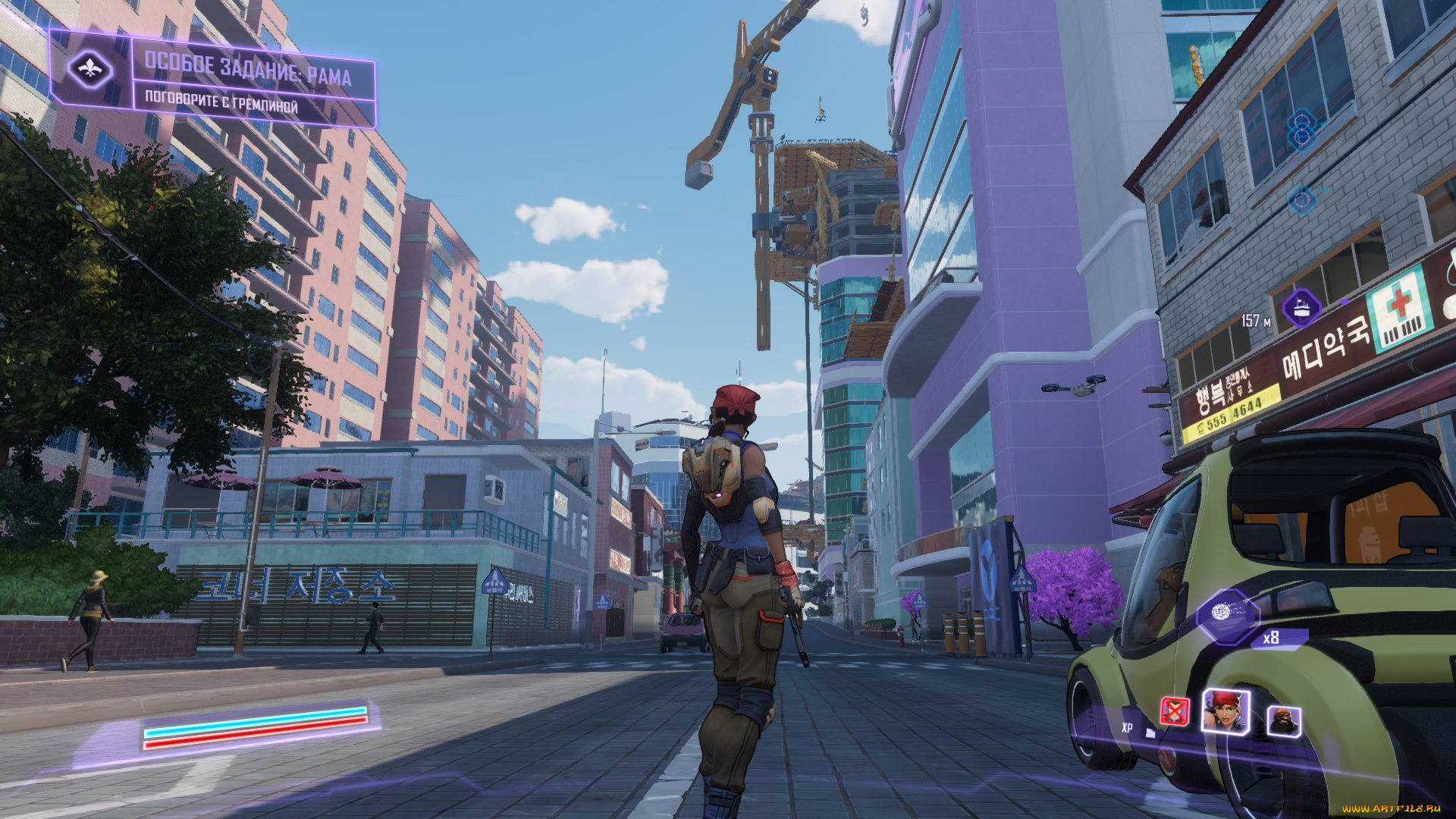Click the XP label on the bottom-right HUD
Image resolution: width=1456 pixels, height=819 pixels.
[1128, 728]
